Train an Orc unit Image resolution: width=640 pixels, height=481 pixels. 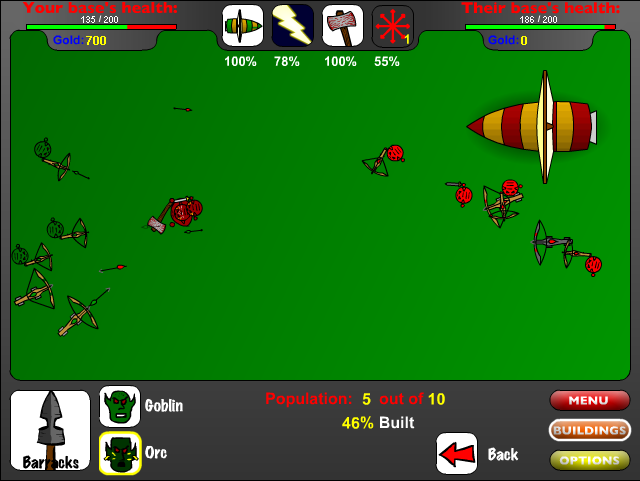tap(120, 453)
